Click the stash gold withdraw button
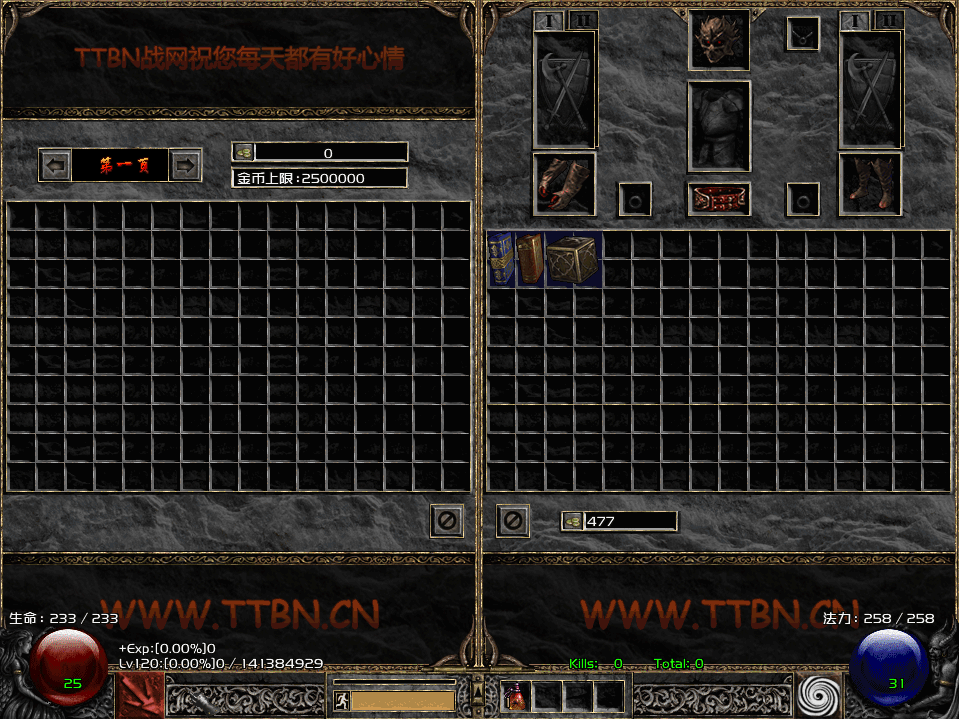The image size is (959, 719). coord(243,152)
